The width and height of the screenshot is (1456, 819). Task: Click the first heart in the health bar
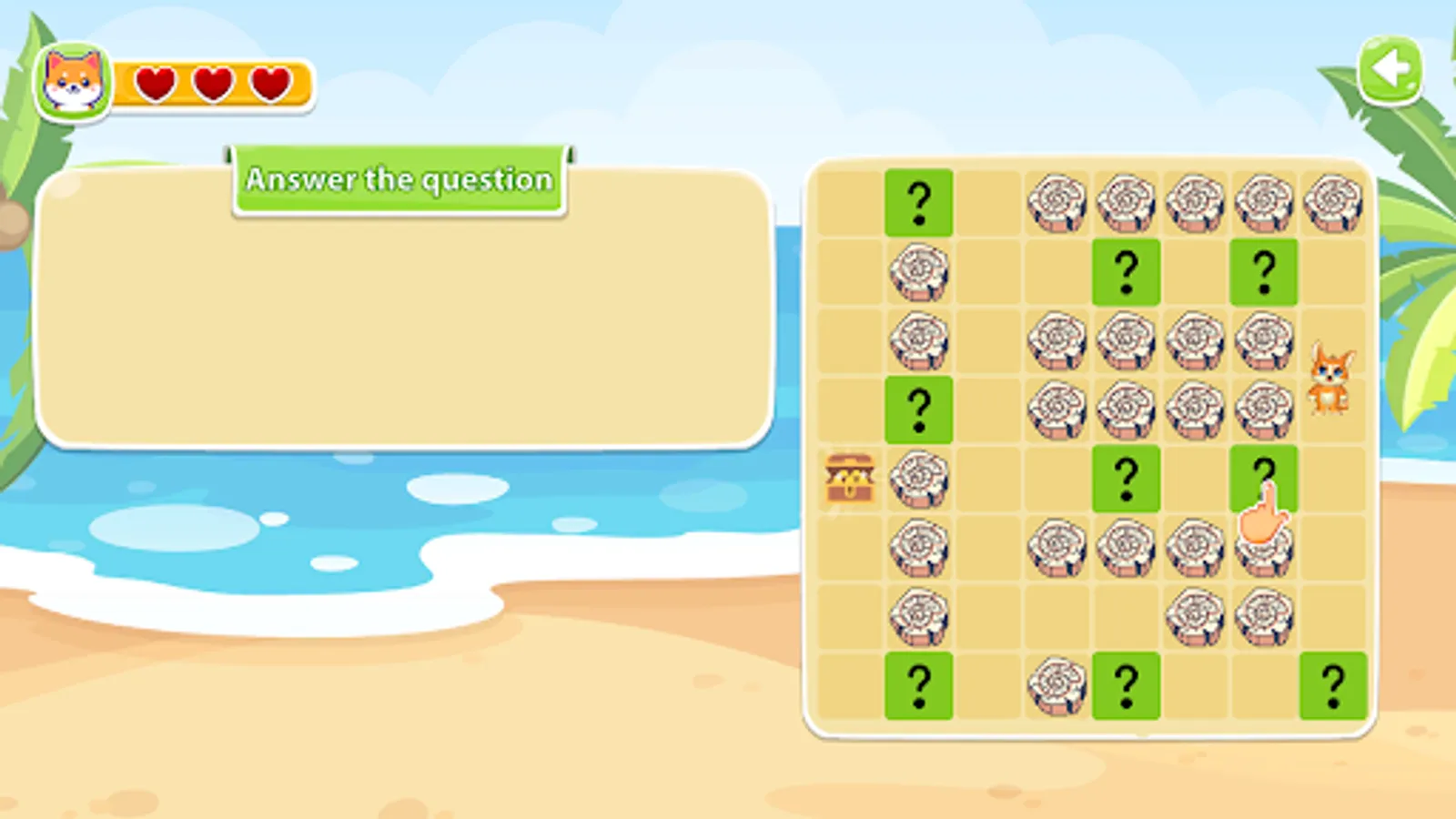155,86
